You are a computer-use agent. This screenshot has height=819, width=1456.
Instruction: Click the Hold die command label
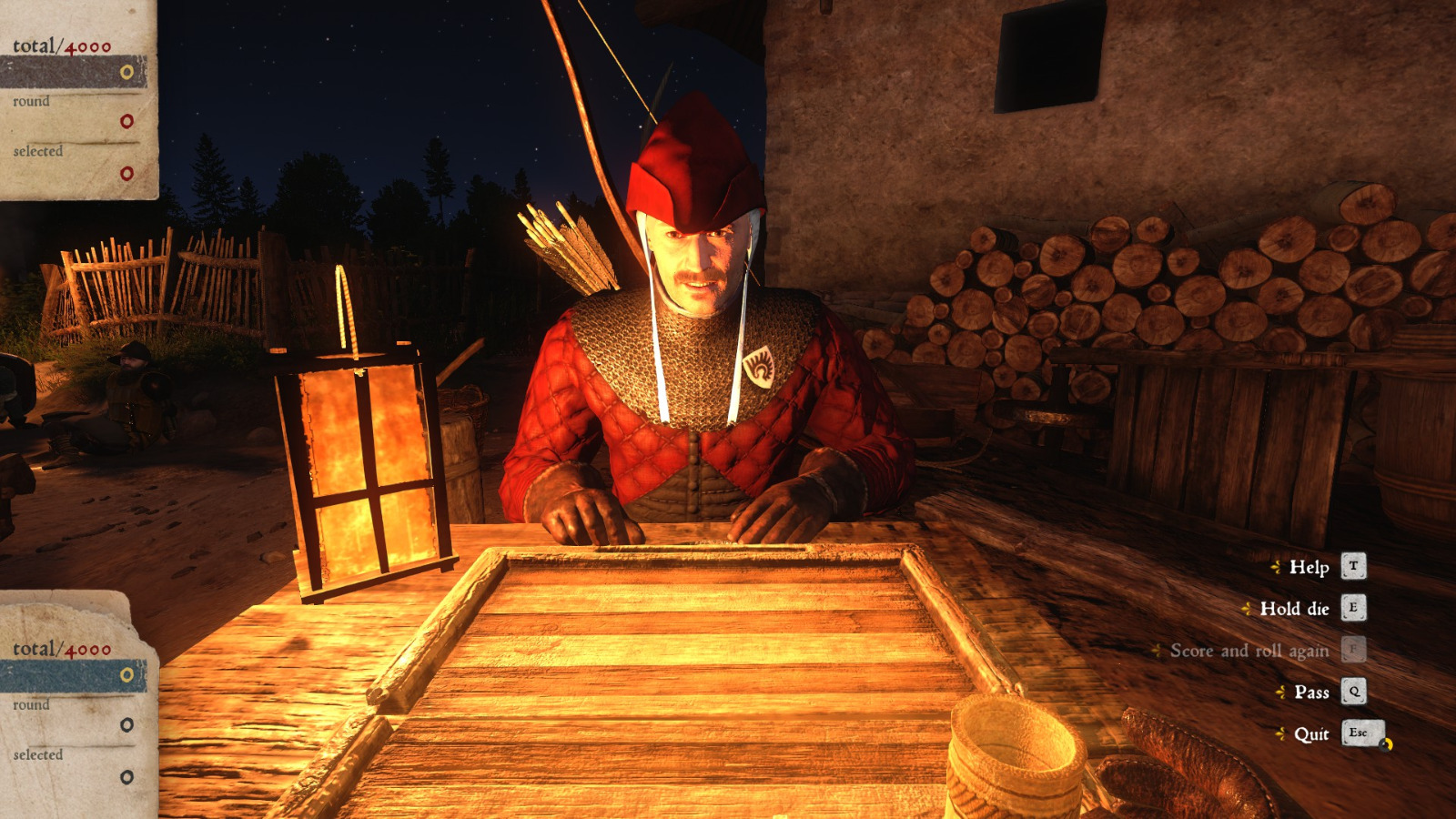pos(1296,610)
